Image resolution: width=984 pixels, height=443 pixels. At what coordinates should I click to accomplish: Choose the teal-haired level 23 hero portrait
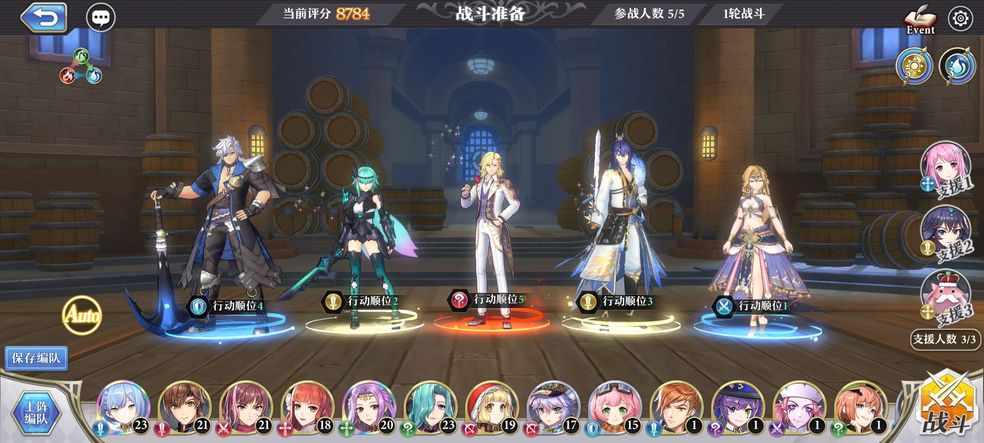click(430, 407)
